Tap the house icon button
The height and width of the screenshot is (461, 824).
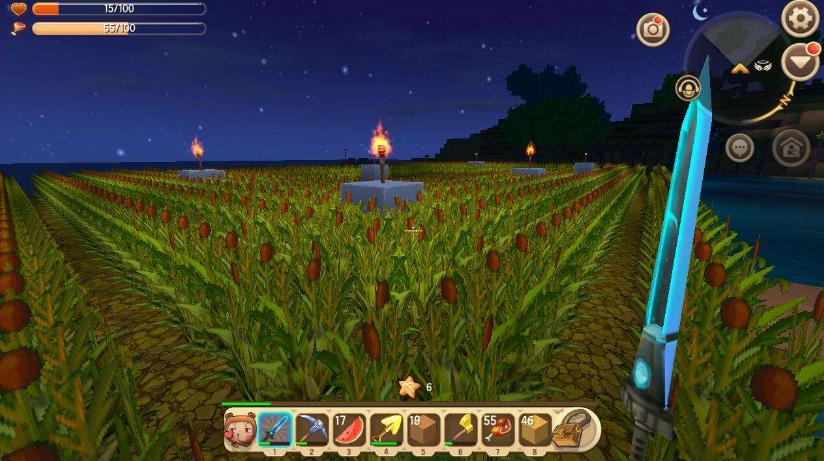point(791,148)
